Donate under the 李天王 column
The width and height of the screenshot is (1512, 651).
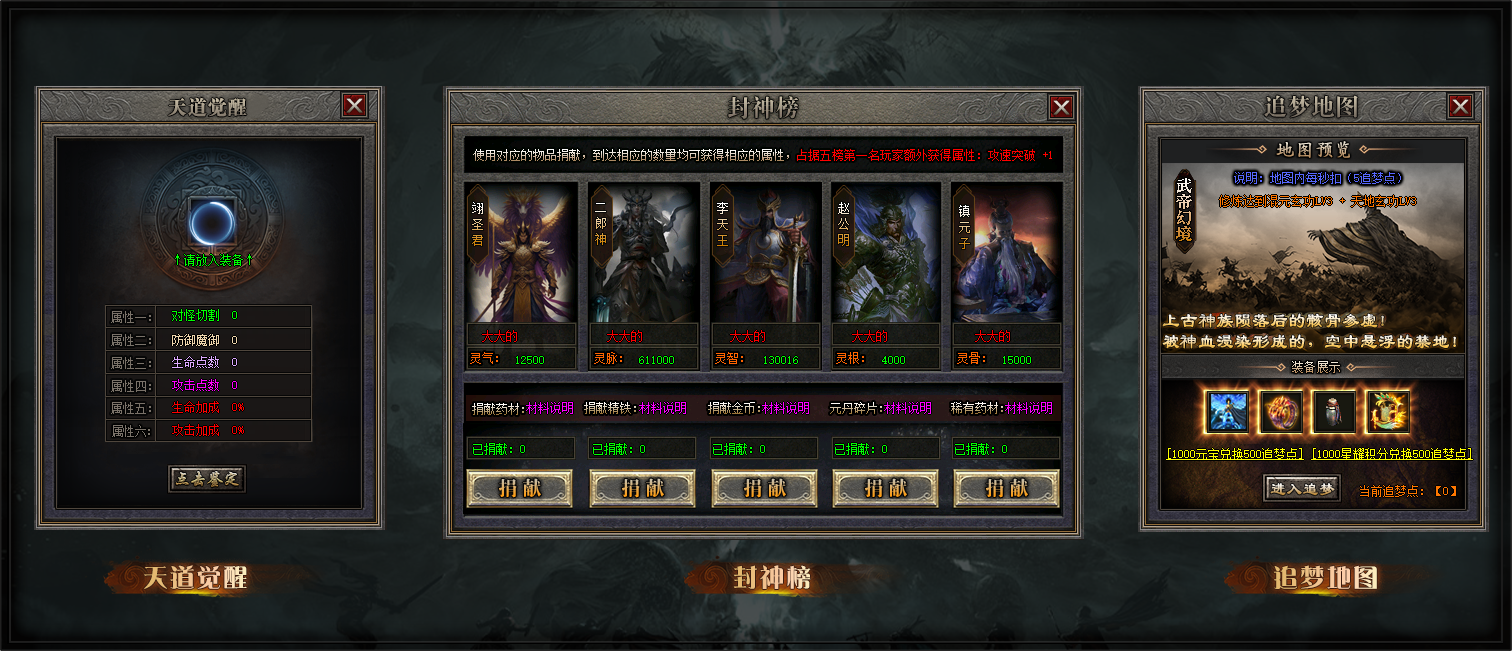(x=764, y=488)
